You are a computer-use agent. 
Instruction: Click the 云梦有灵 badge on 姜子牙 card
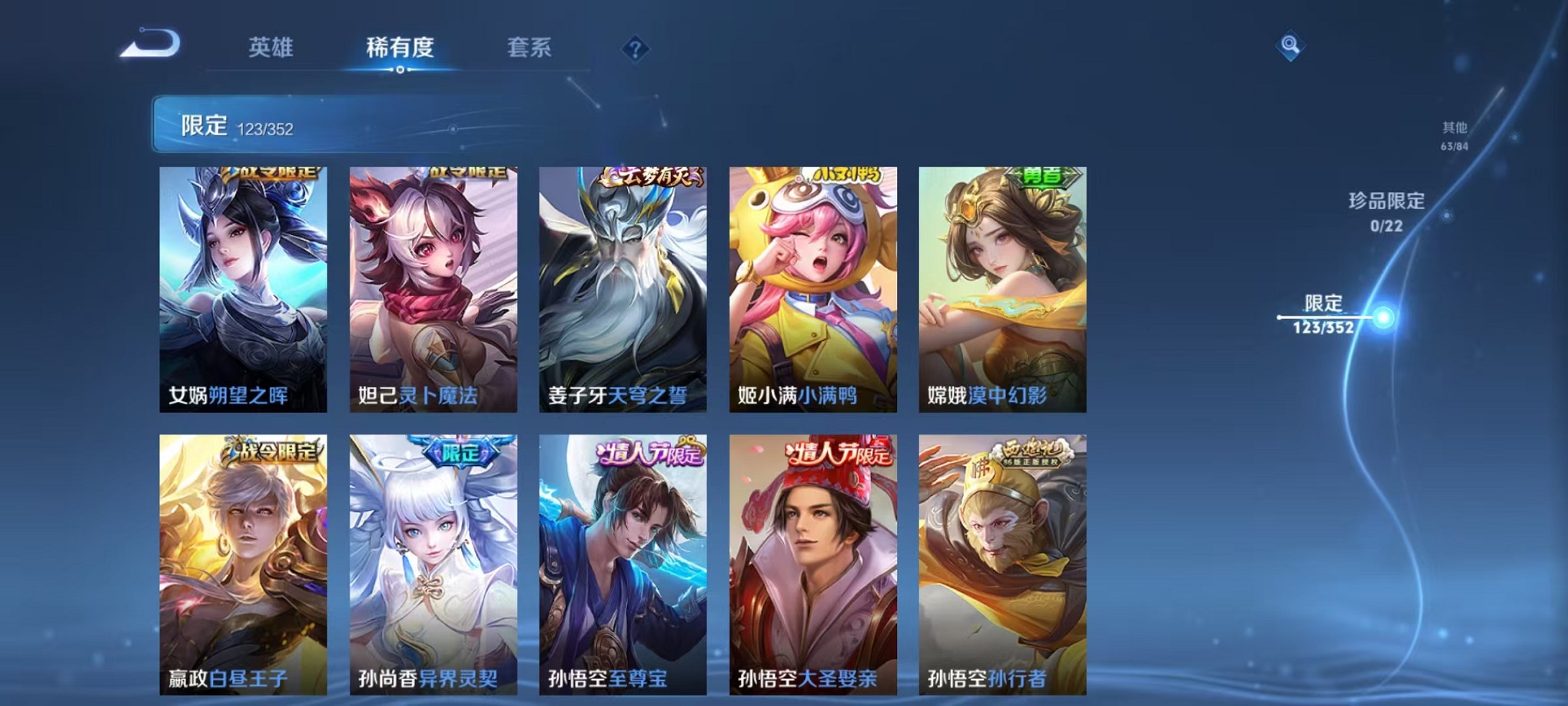(x=649, y=177)
